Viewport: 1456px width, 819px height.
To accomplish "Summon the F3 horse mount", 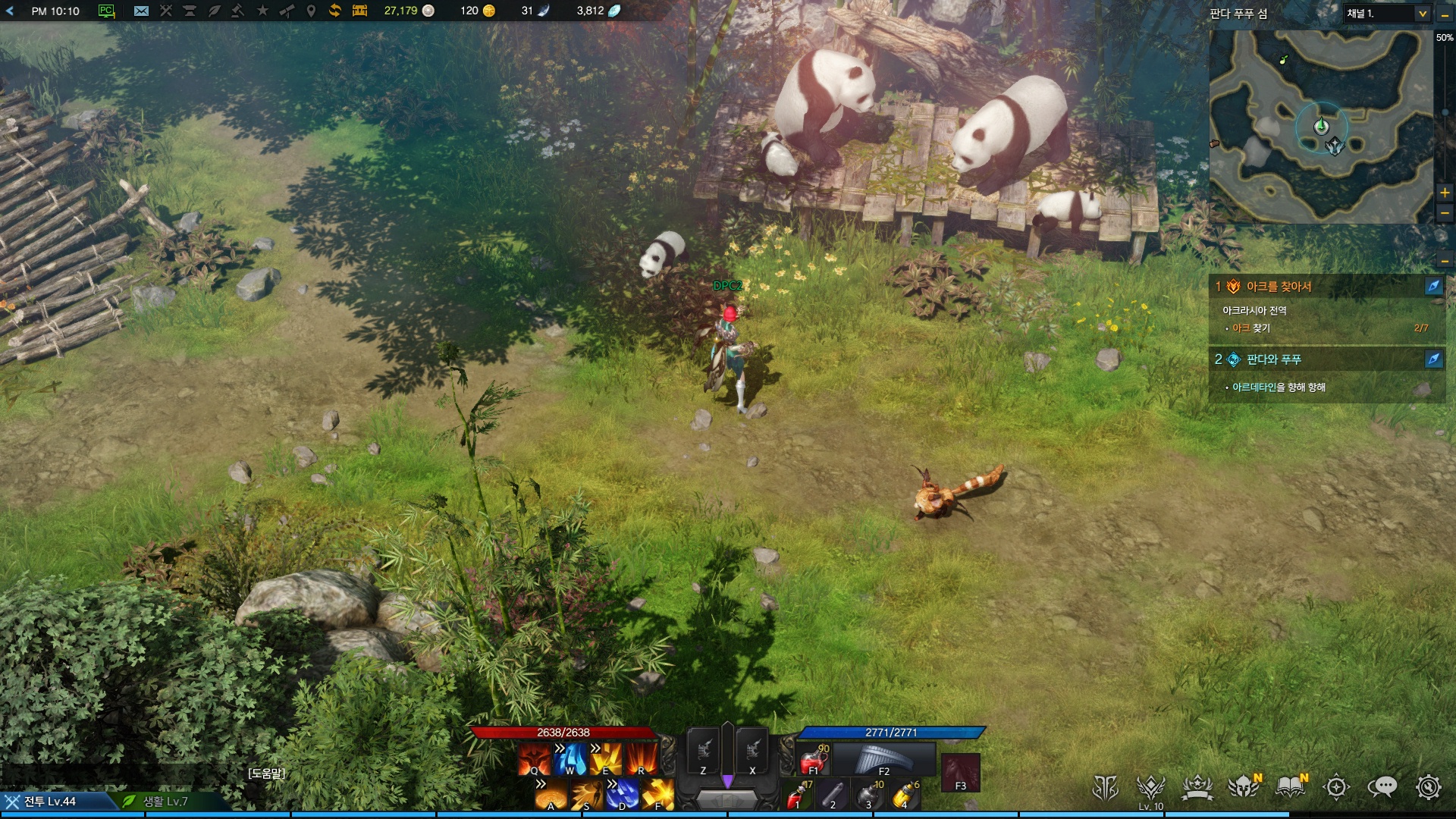I will click(x=960, y=773).
